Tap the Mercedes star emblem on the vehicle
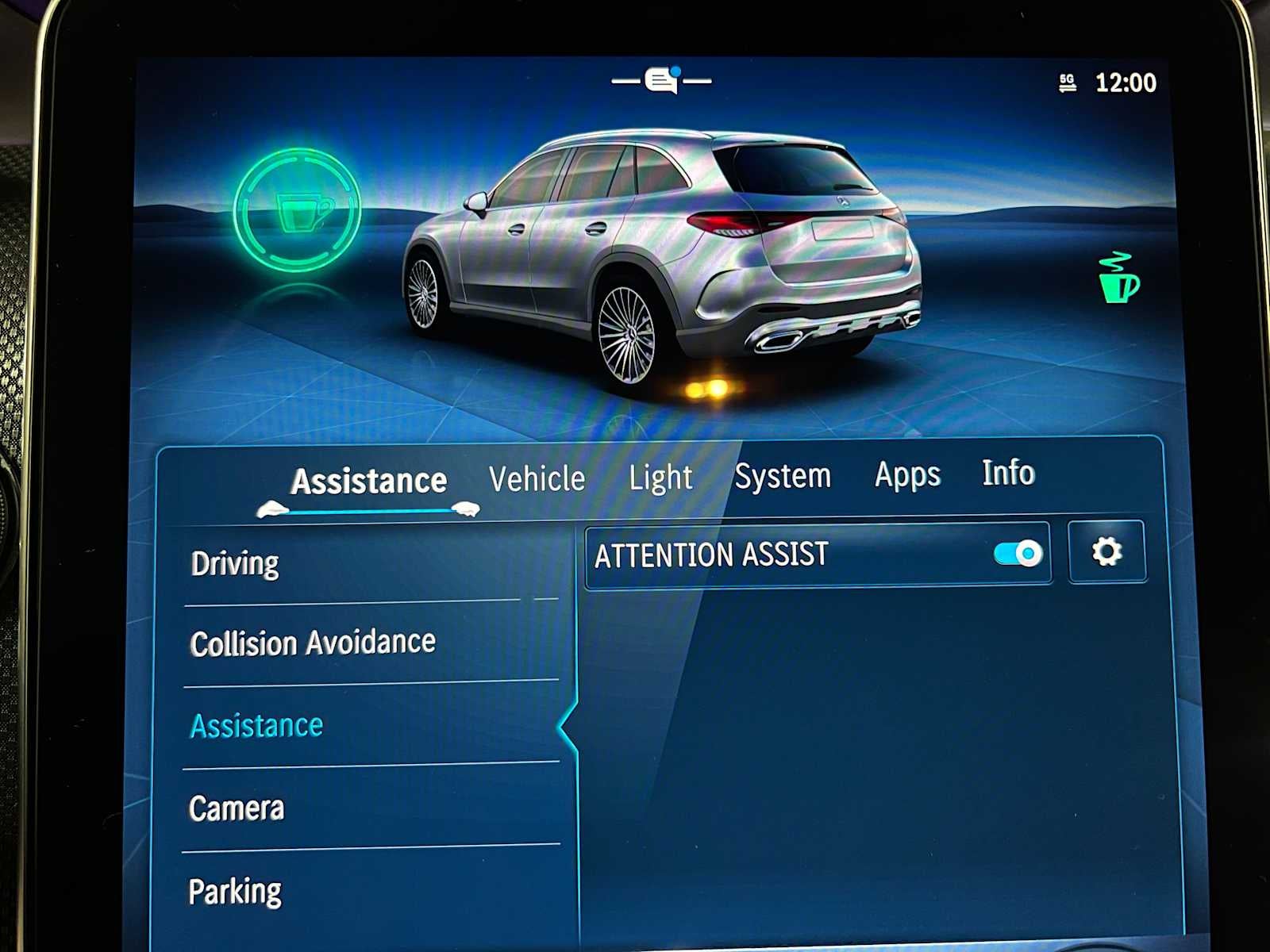Image resolution: width=1270 pixels, height=952 pixels. coord(841,200)
